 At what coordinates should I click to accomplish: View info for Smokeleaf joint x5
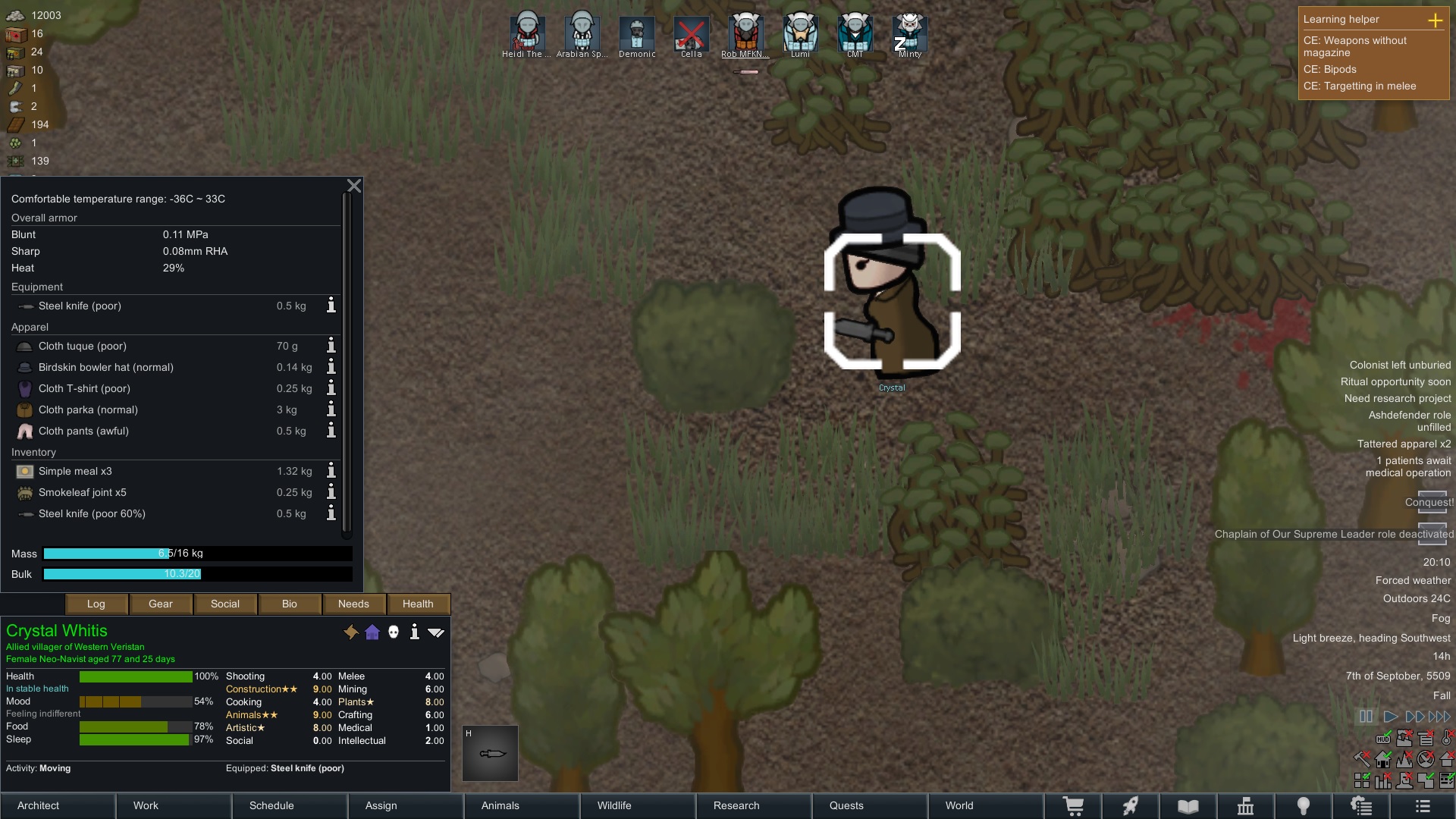click(331, 492)
